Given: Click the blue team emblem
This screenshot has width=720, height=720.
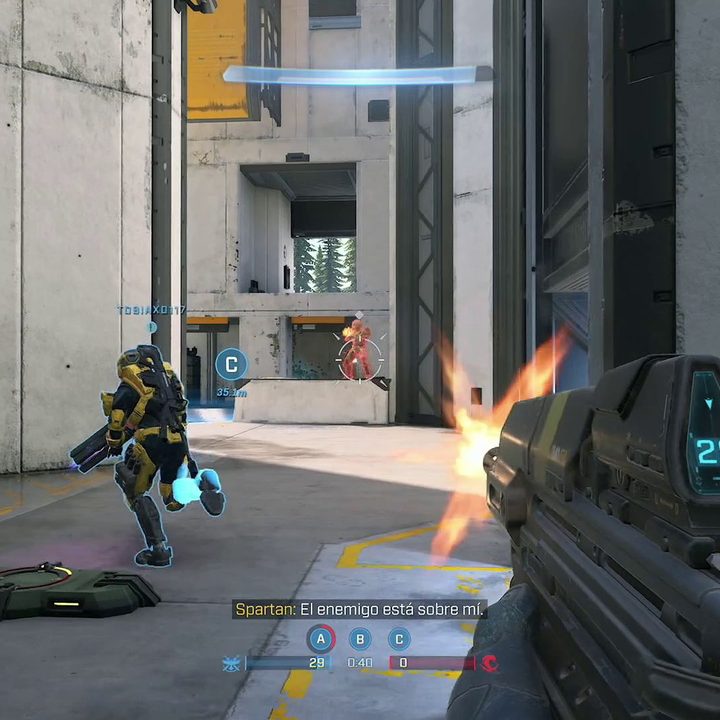Looking at the screenshot, I should click(233, 662).
